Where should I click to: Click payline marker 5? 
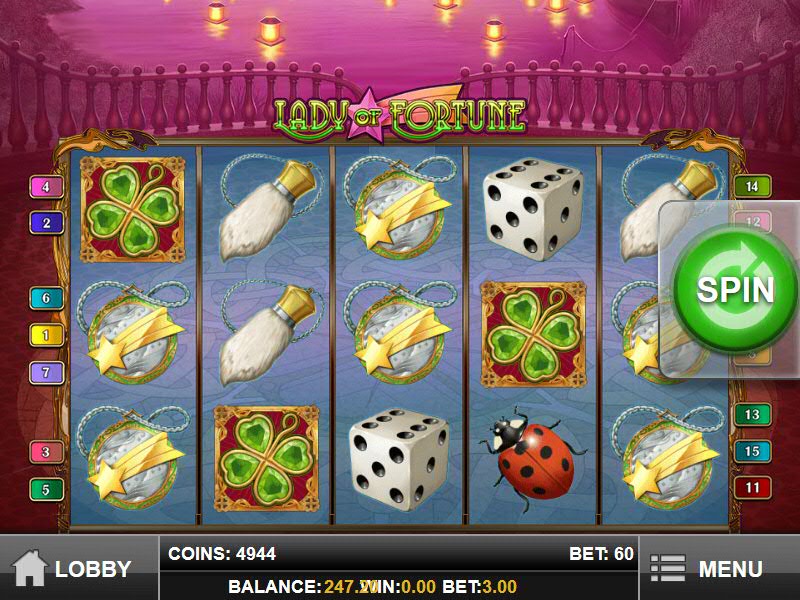(46, 490)
